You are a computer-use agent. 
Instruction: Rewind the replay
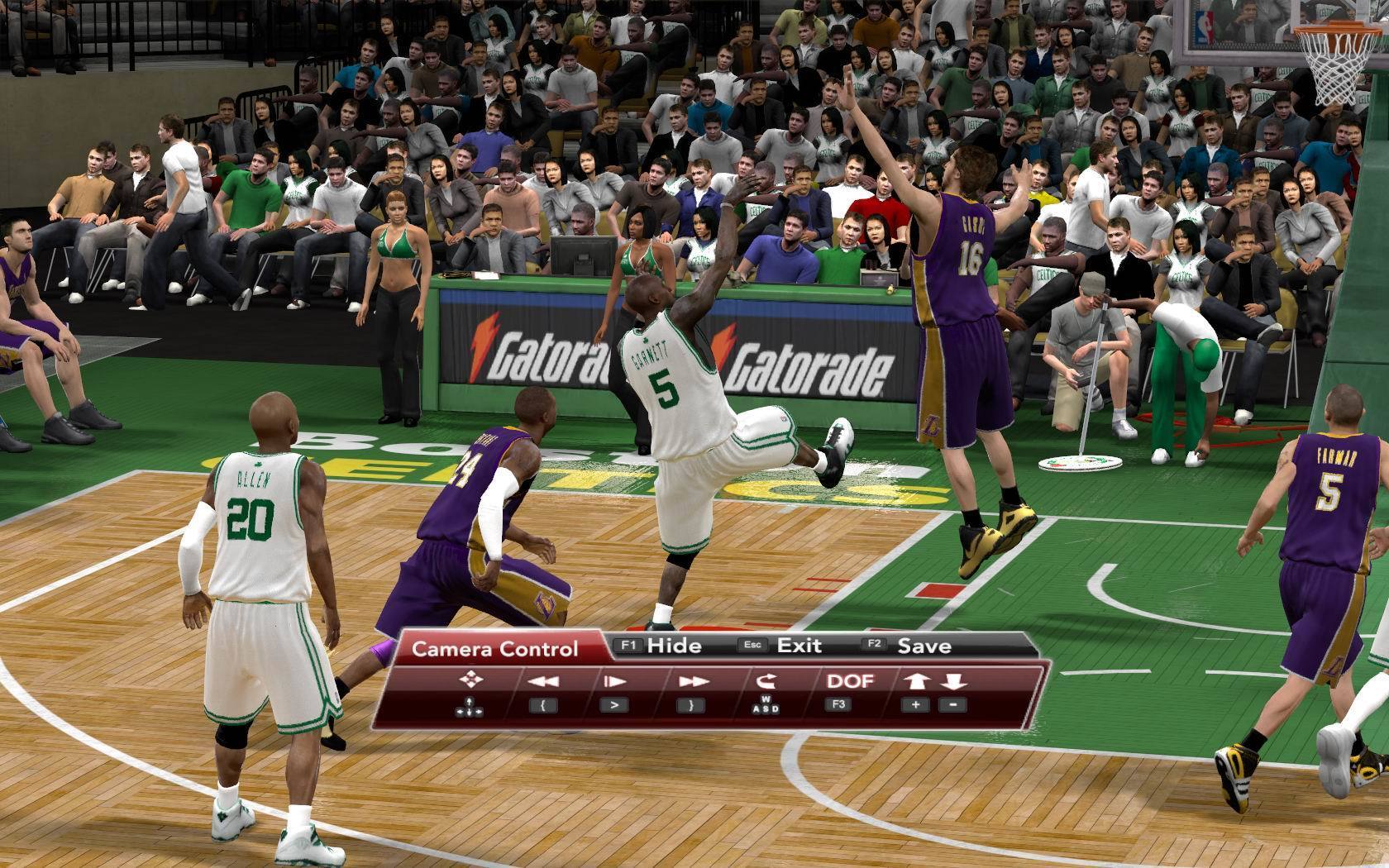pyautogui.click(x=543, y=682)
